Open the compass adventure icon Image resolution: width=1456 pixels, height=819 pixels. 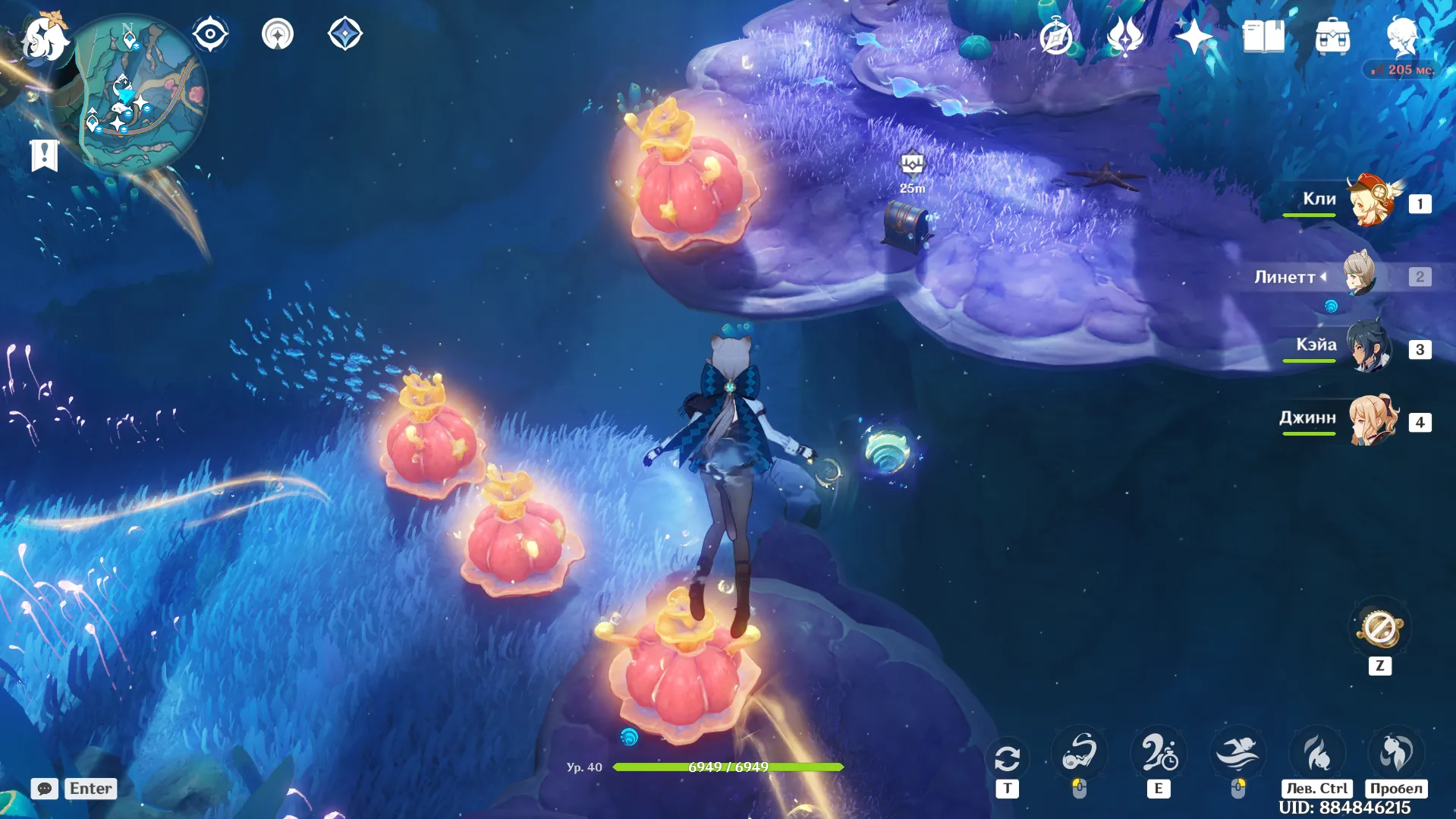[x=1056, y=36]
